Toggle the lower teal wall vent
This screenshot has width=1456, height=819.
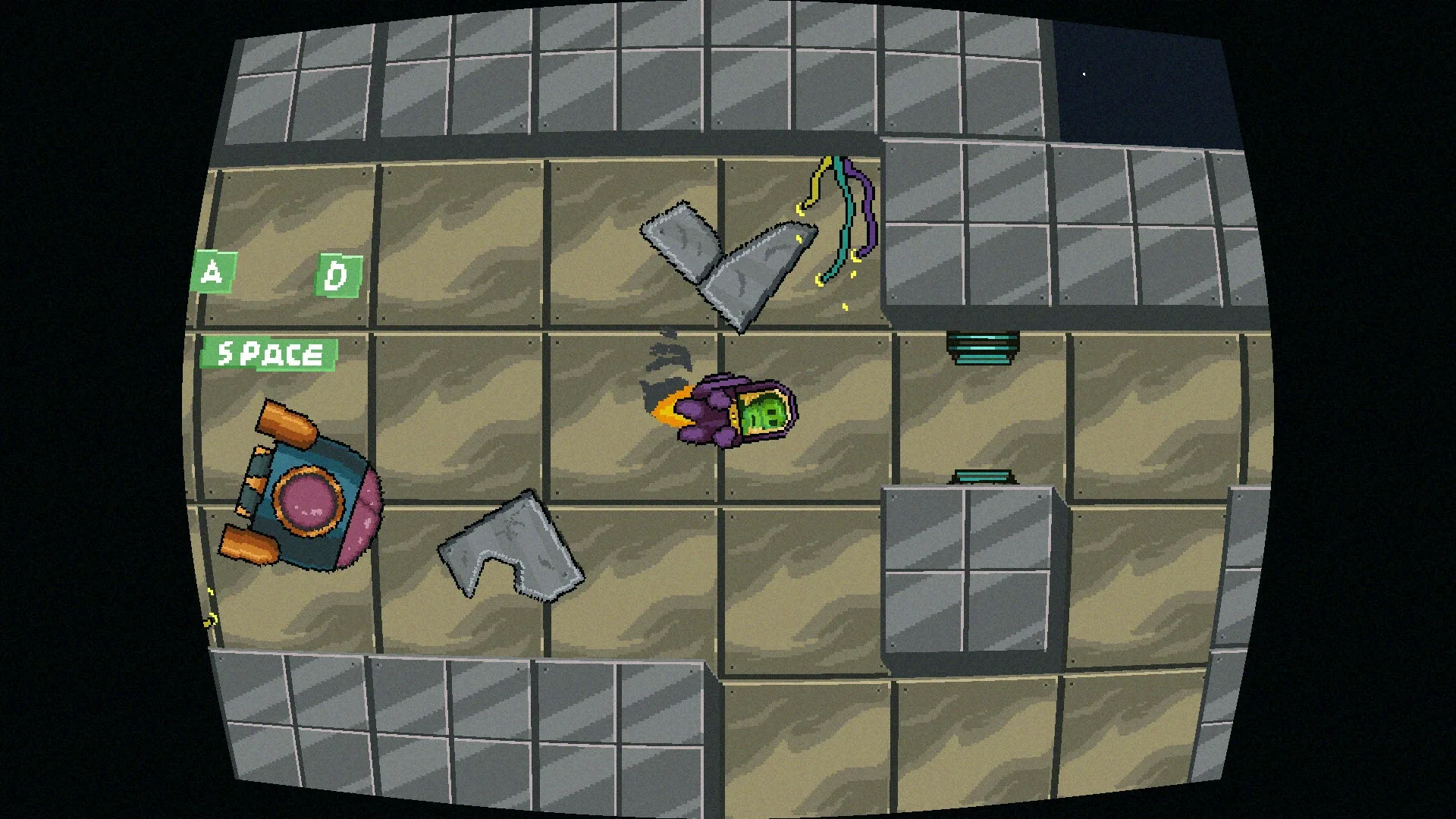tap(984, 475)
